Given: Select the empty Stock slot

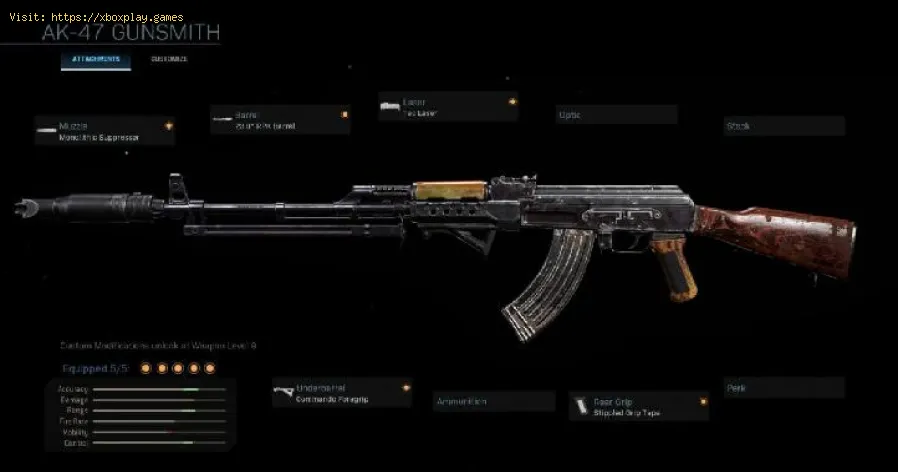Looking at the screenshot, I should [x=784, y=127].
